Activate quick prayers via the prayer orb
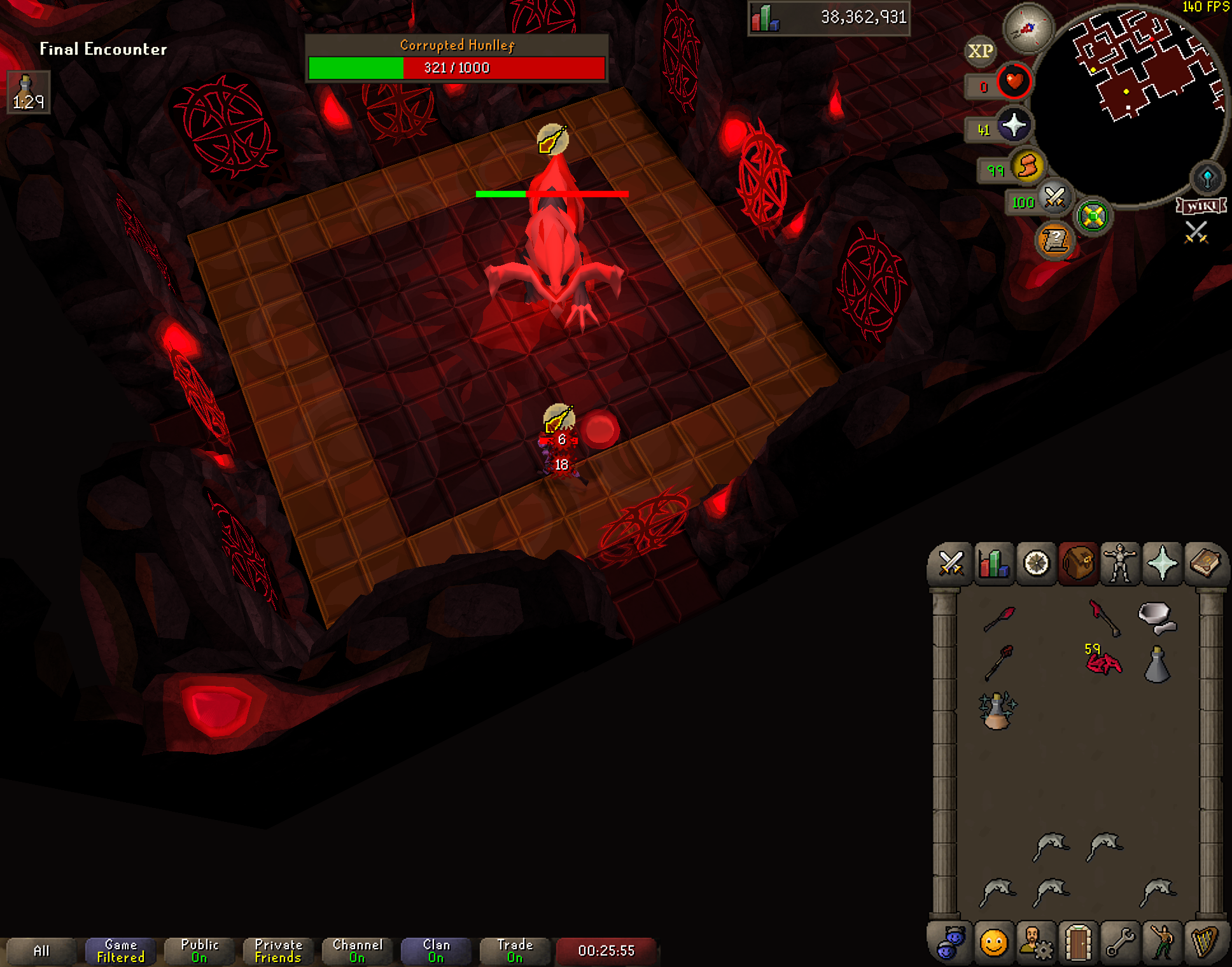 [1013, 125]
